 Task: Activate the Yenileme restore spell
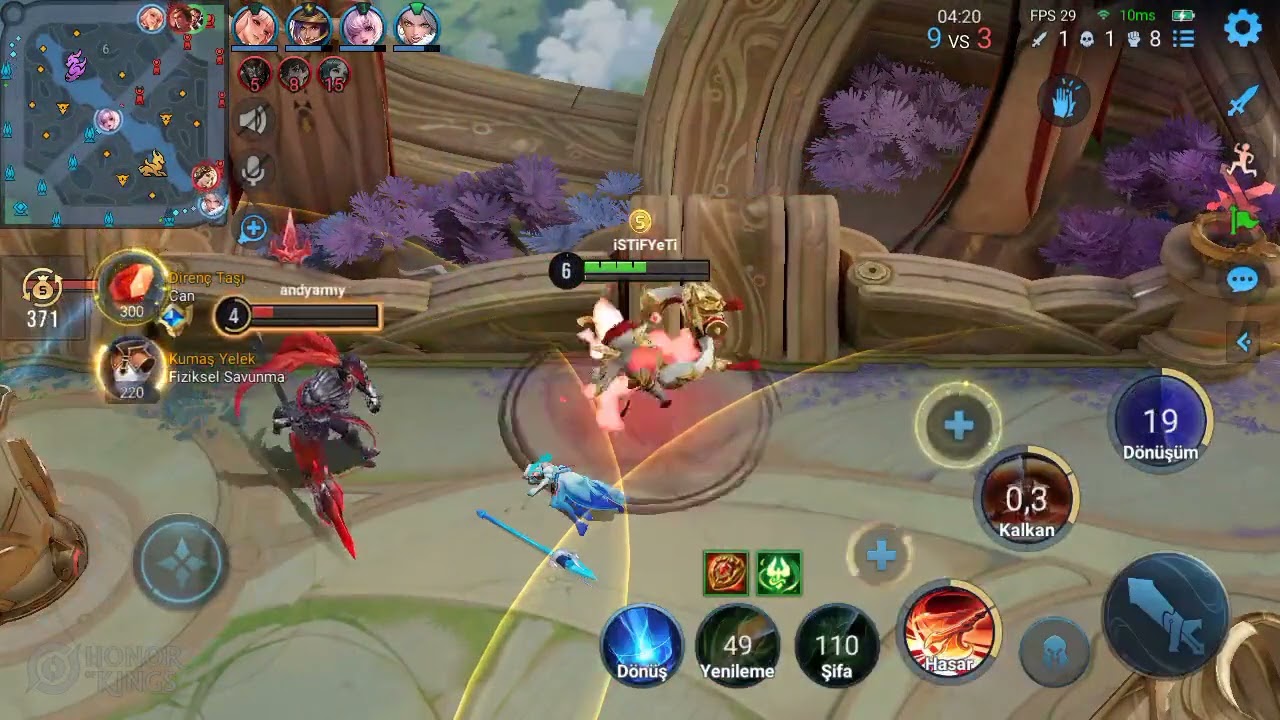click(738, 646)
